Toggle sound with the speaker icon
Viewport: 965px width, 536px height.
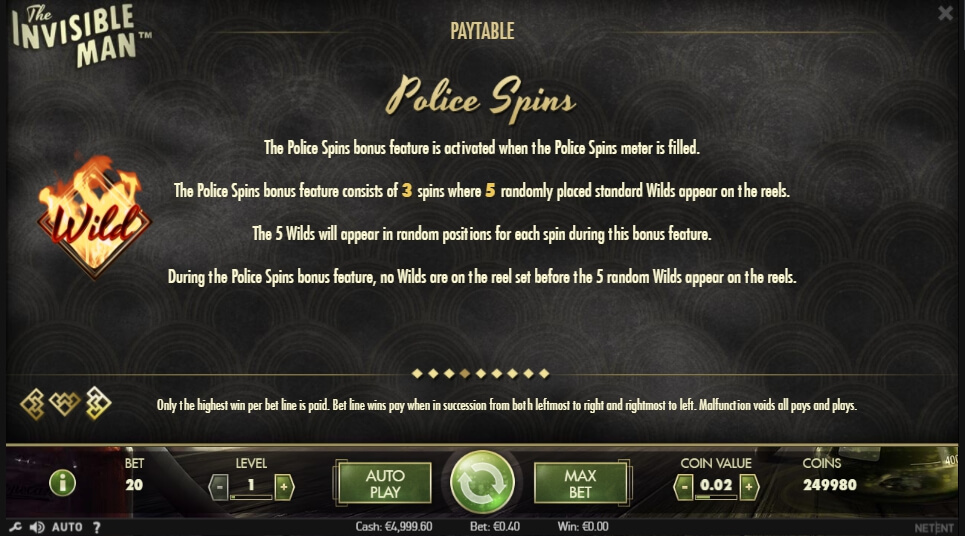coord(37,527)
